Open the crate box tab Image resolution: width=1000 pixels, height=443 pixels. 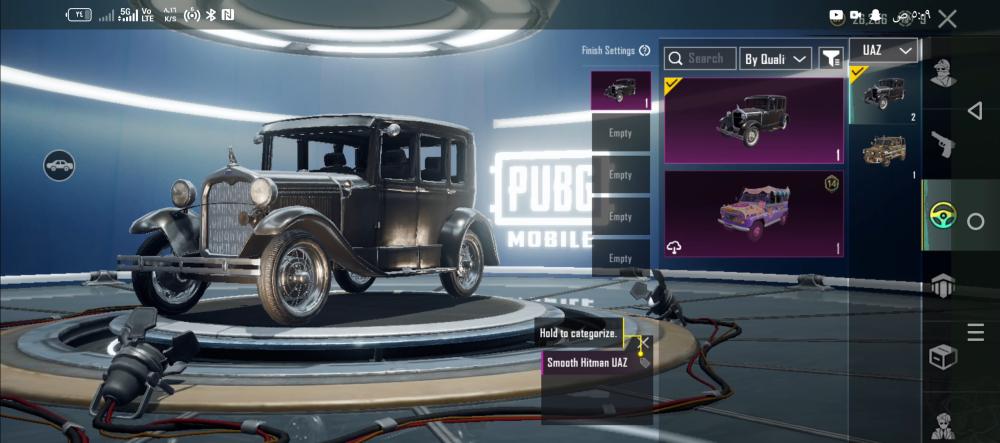coord(942,357)
